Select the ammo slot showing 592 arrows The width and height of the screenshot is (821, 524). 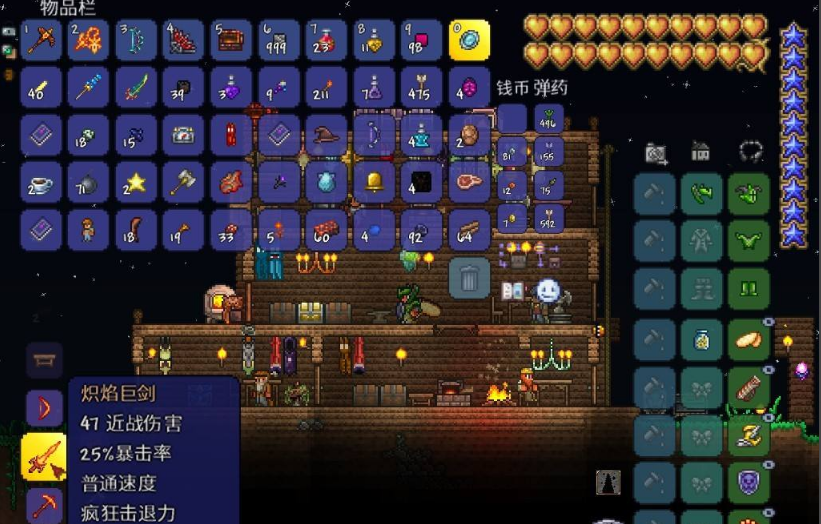click(548, 218)
